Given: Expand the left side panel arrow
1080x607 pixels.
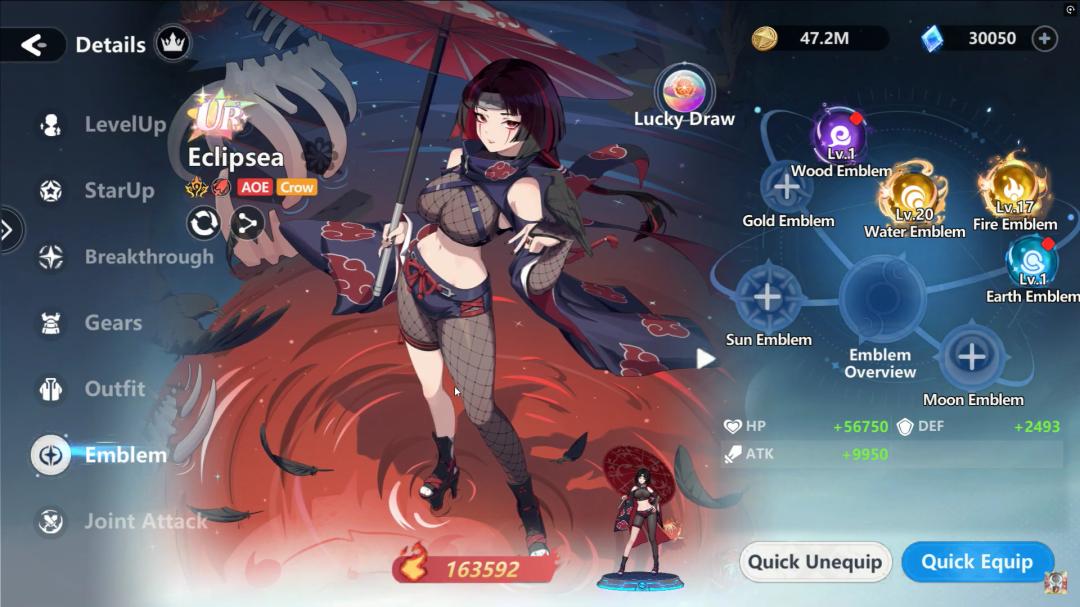Looking at the screenshot, I should coord(8,231).
